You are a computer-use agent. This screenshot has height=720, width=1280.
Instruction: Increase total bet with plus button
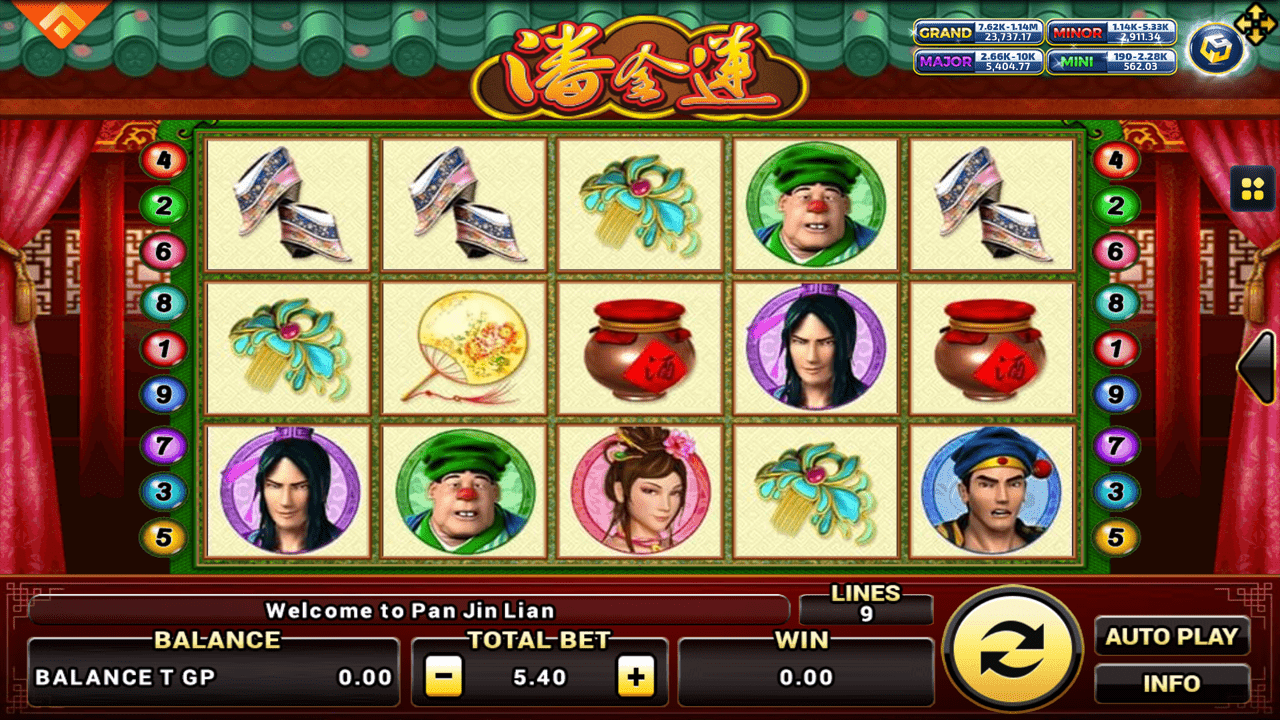click(635, 677)
